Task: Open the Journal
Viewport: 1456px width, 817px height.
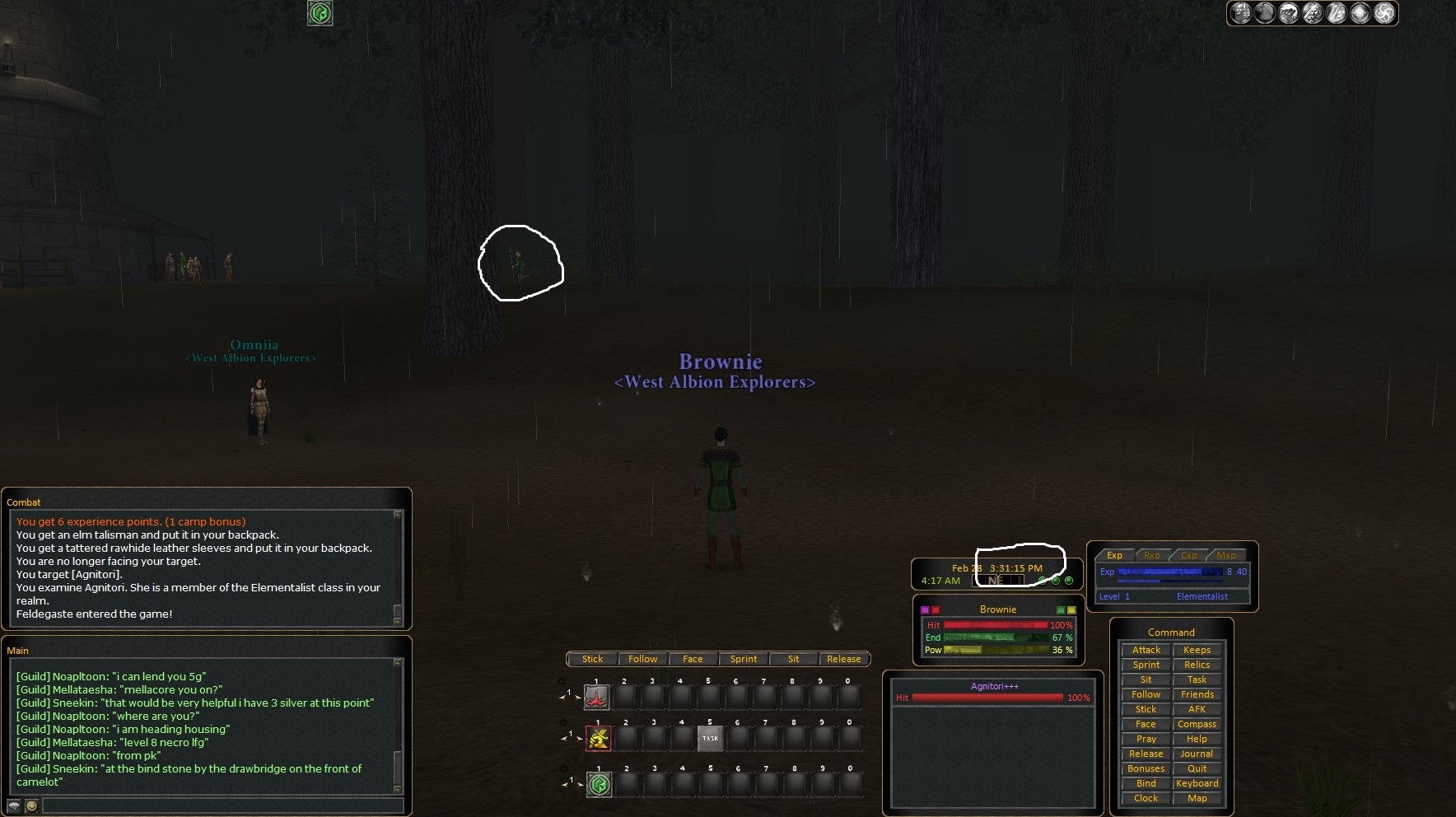Action: click(x=1197, y=754)
